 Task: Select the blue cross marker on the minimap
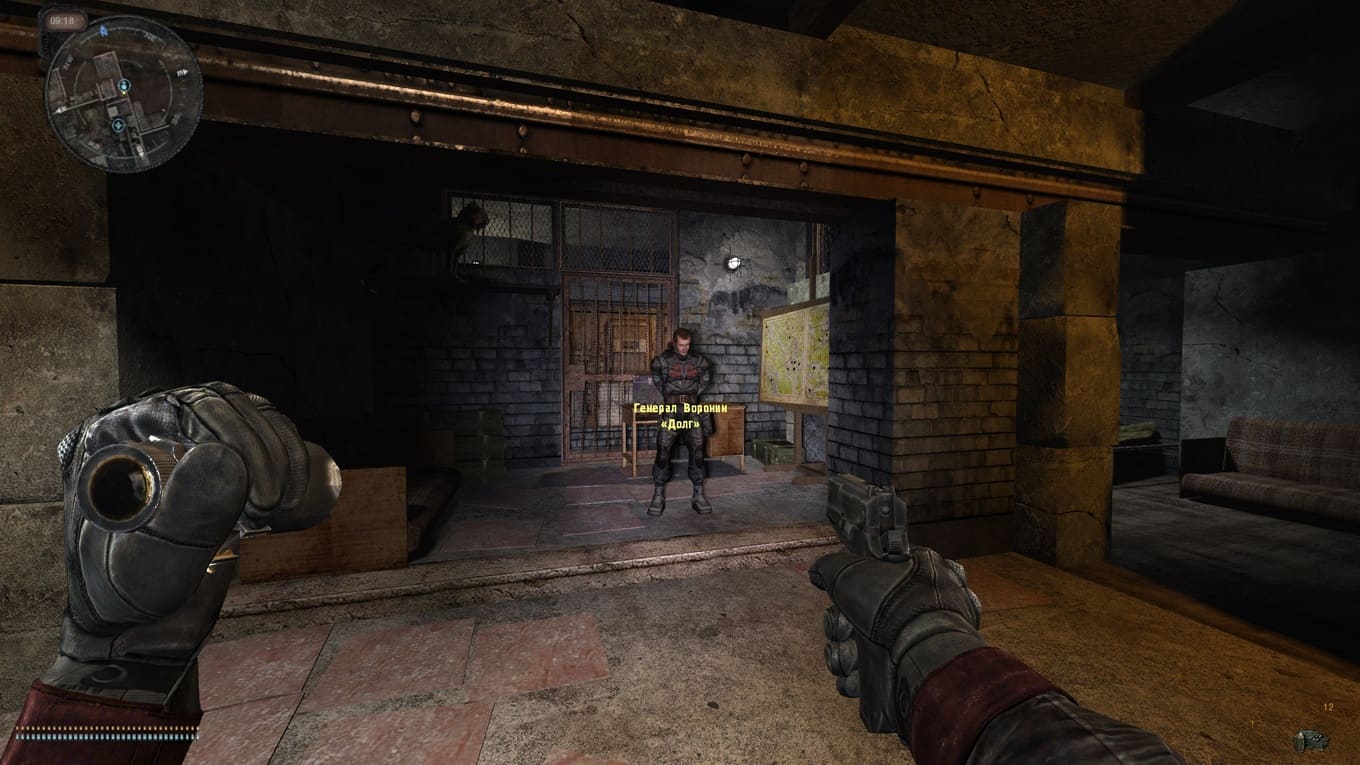point(118,125)
